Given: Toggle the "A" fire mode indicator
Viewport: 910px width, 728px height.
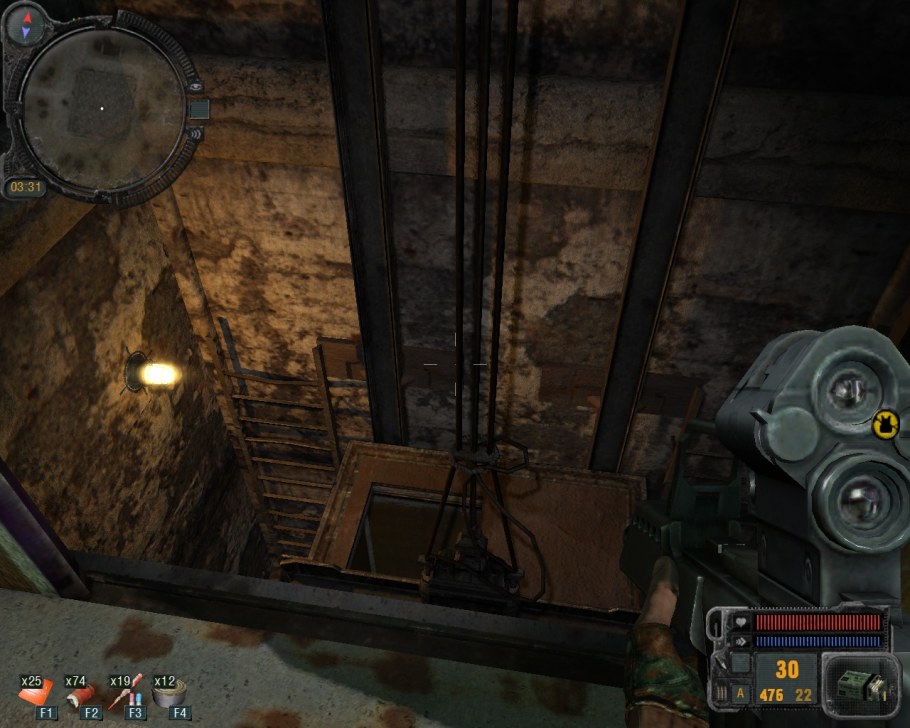Looking at the screenshot, I should point(740,693).
